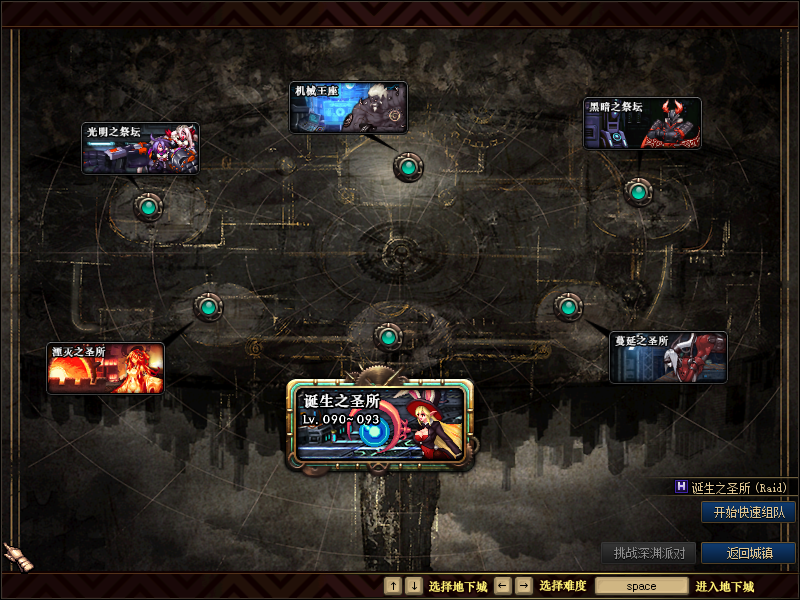
Task: Click the greyed 挑战深渊派对 button
Action: 649,553
